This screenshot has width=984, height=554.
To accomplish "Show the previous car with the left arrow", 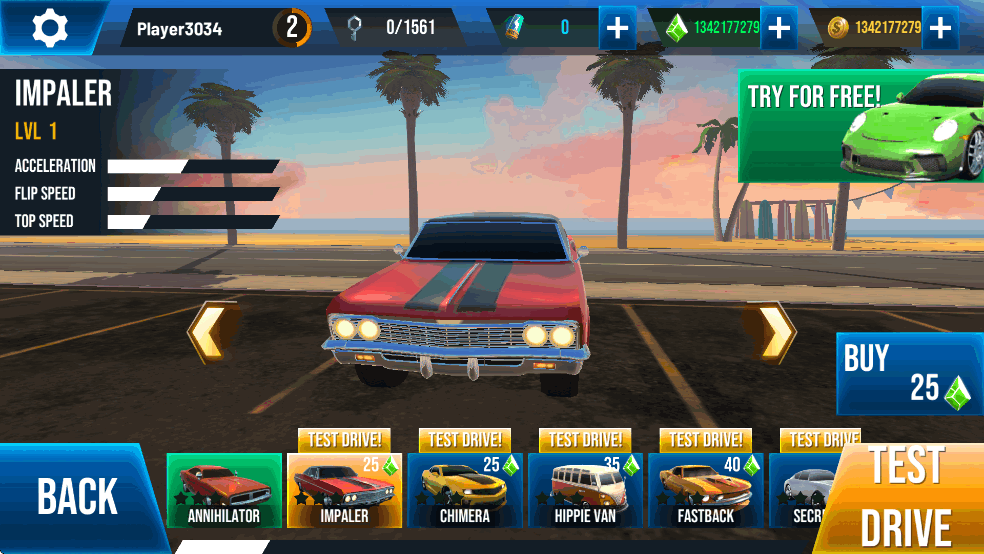I will [212, 332].
